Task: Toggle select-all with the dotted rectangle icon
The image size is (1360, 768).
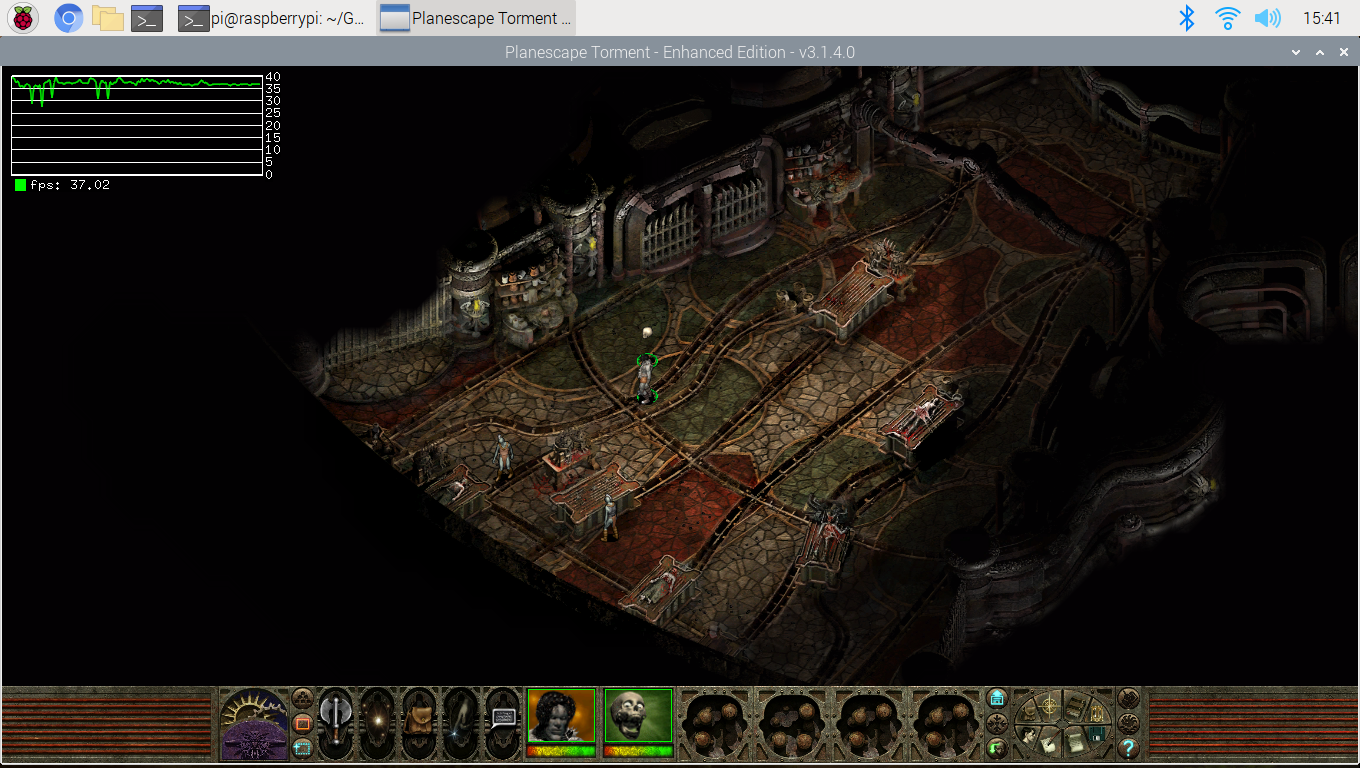Action: click(x=302, y=748)
